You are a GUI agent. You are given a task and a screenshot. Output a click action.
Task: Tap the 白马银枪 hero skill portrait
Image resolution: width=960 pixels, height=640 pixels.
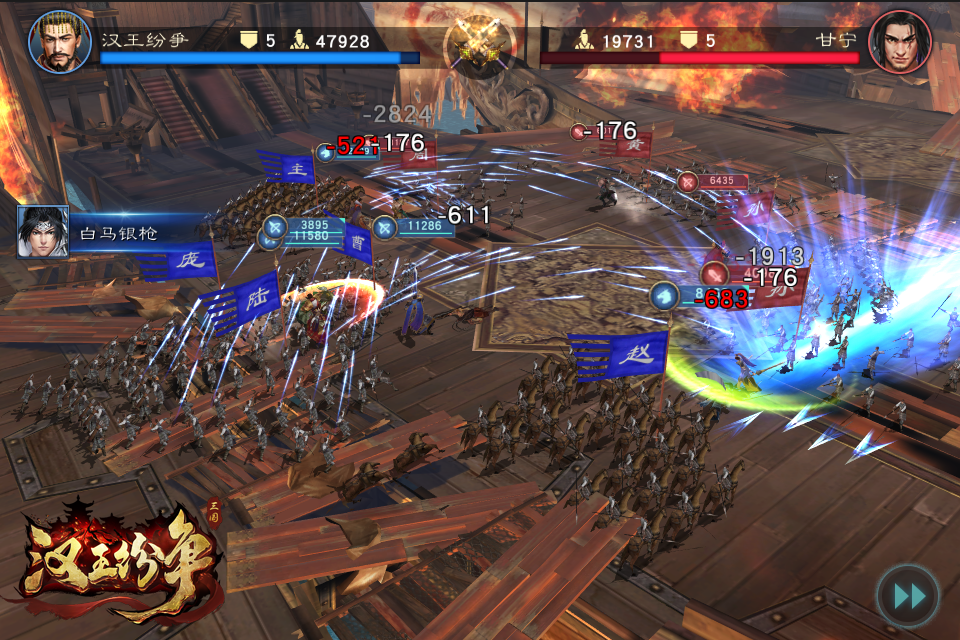[43, 232]
